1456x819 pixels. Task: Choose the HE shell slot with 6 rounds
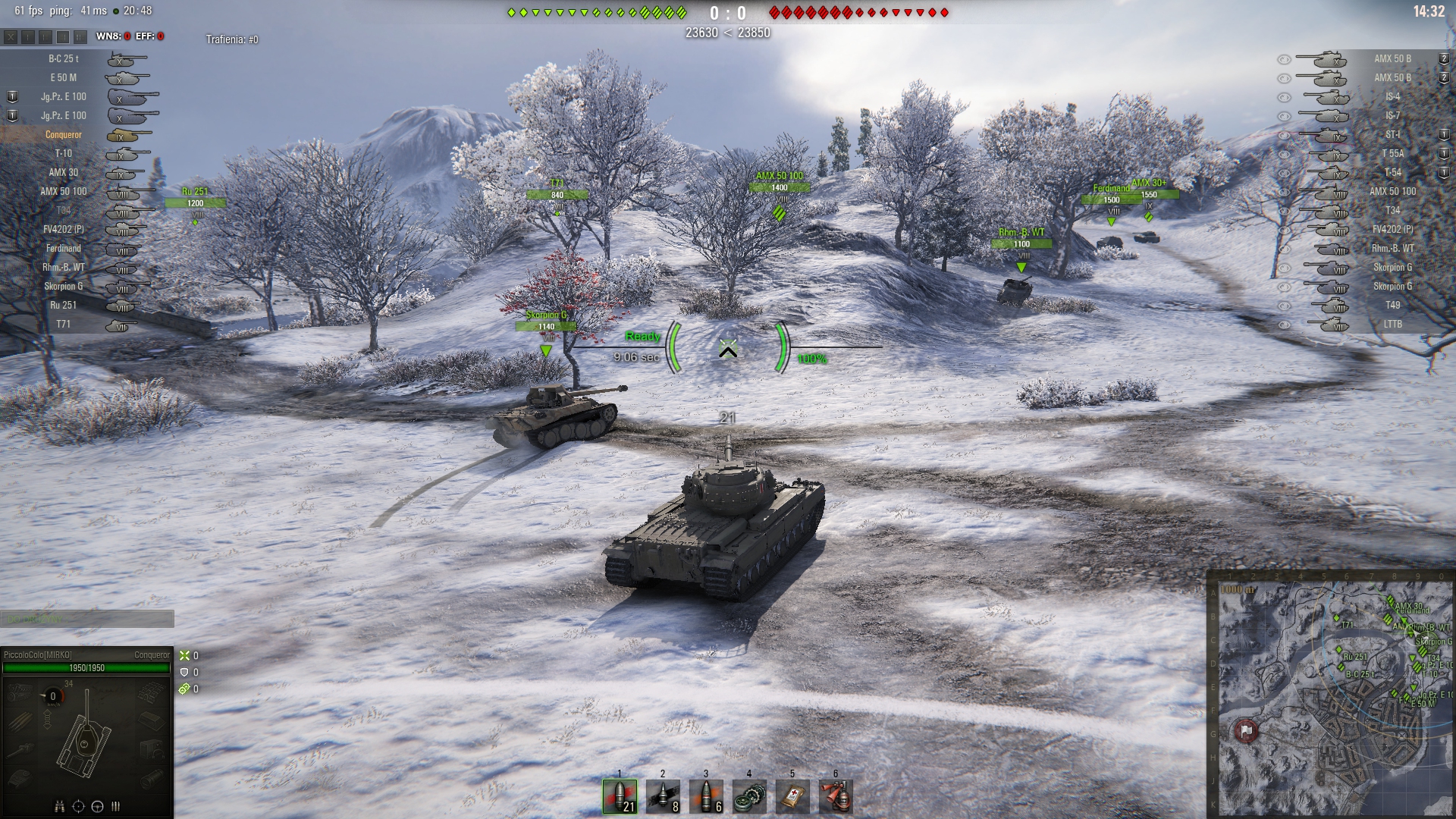pyautogui.click(x=706, y=796)
